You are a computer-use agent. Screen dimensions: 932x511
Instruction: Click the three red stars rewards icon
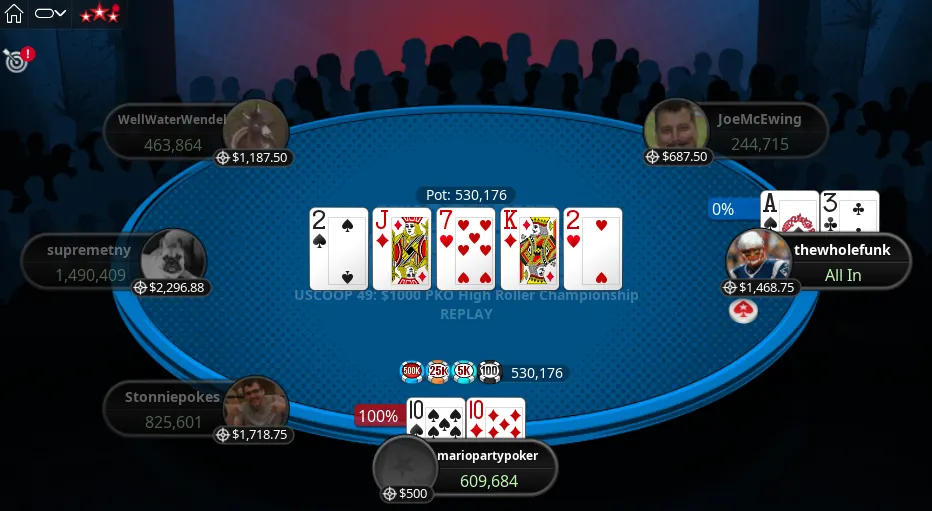click(x=99, y=14)
